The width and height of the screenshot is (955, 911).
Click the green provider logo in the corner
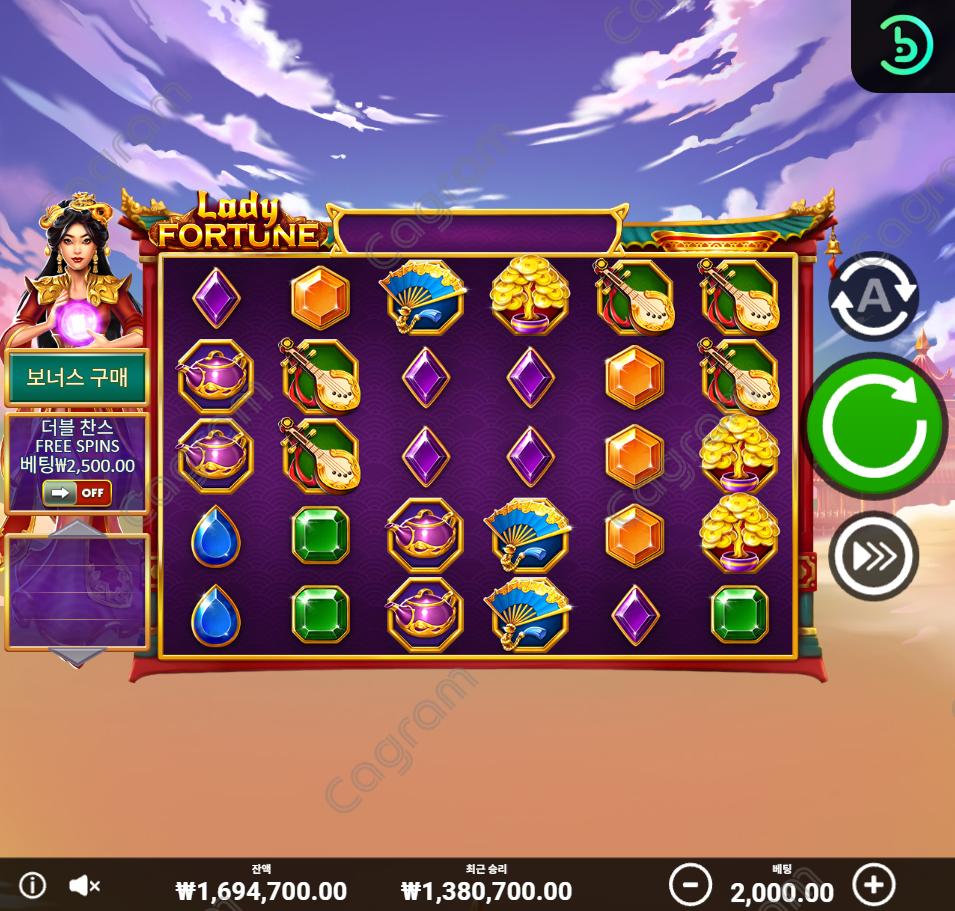[x=905, y=45]
